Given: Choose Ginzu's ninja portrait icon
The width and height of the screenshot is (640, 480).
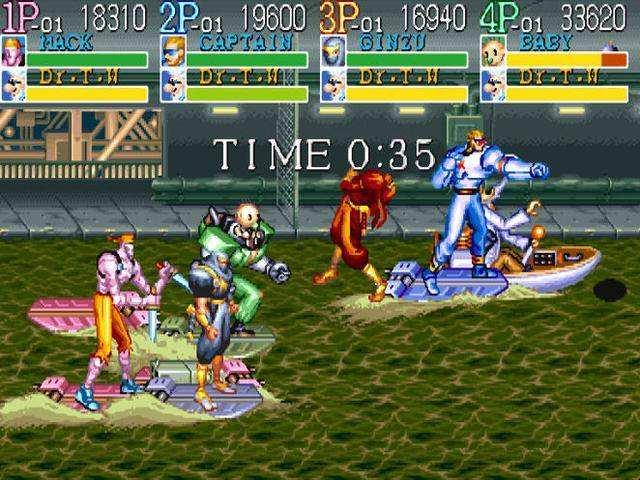Looking at the screenshot, I should tap(333, 51).
